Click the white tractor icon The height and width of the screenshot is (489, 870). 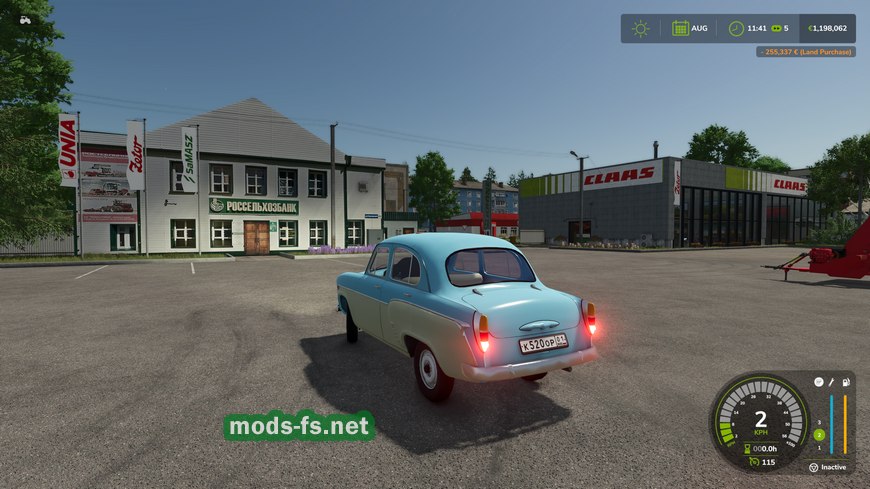[x=24, y=19]
